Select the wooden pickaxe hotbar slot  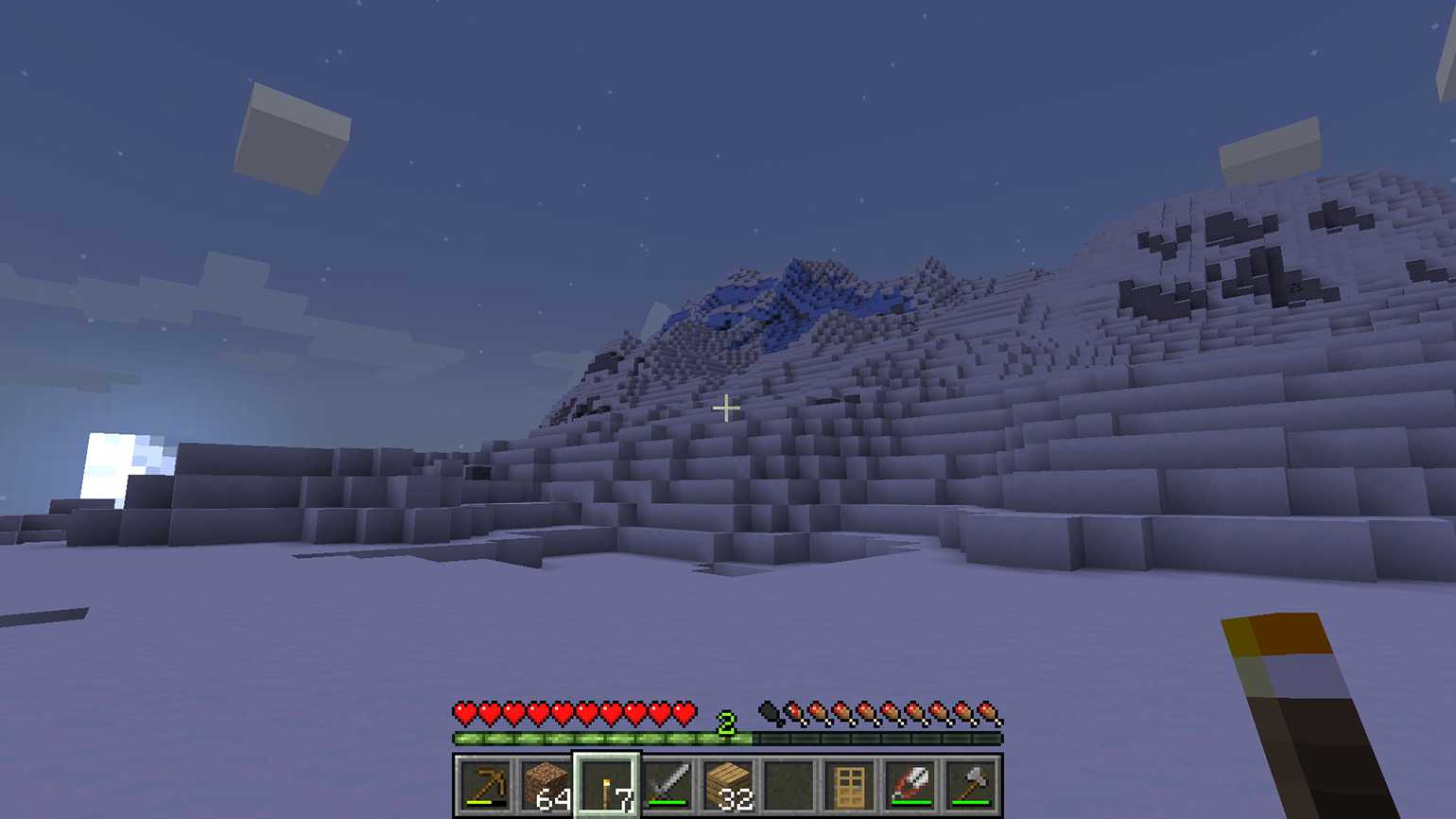pyautogui.click(x=486, y=785)
